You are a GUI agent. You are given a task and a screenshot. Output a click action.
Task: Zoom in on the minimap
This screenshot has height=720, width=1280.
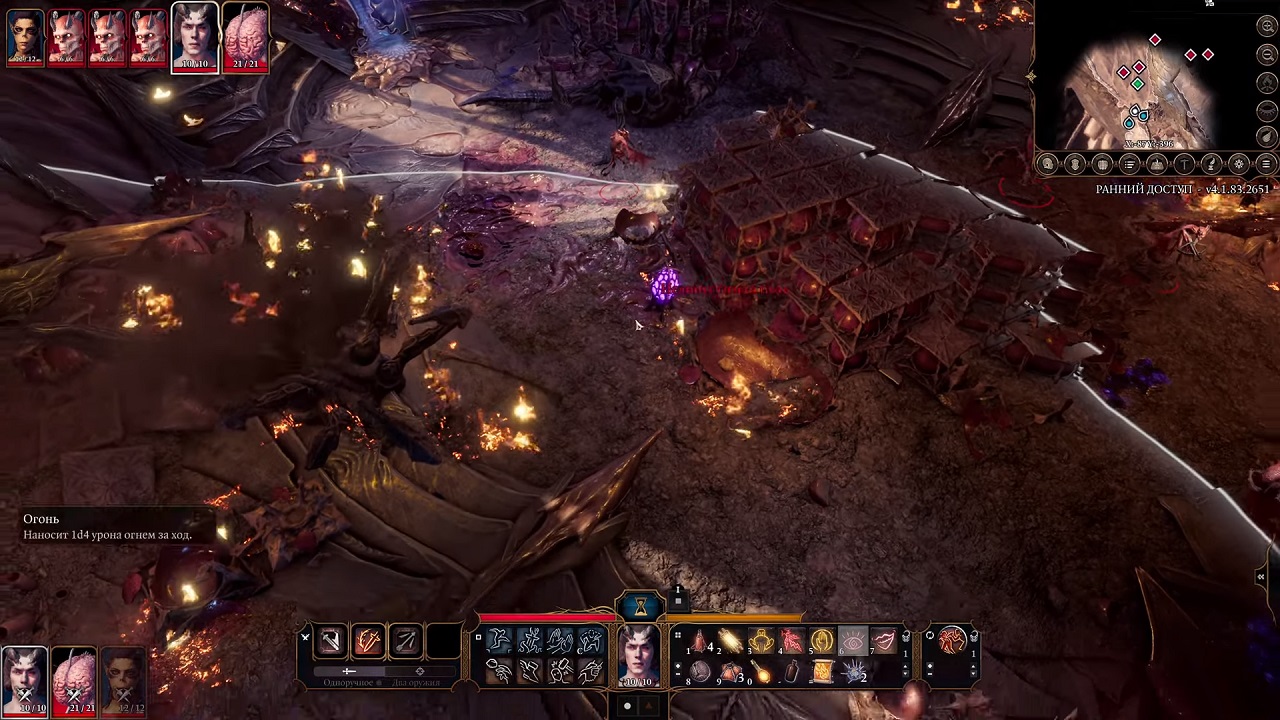(x=1267, y=27)
